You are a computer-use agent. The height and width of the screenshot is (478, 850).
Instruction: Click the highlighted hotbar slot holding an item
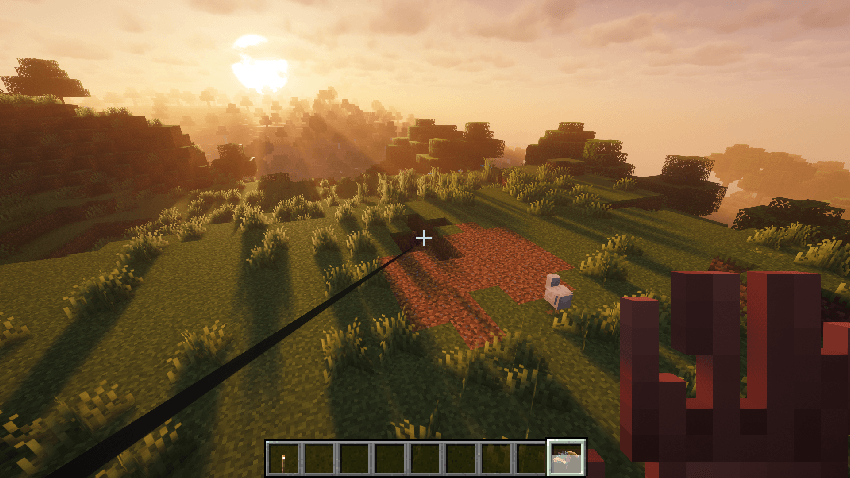coord(566,458)
